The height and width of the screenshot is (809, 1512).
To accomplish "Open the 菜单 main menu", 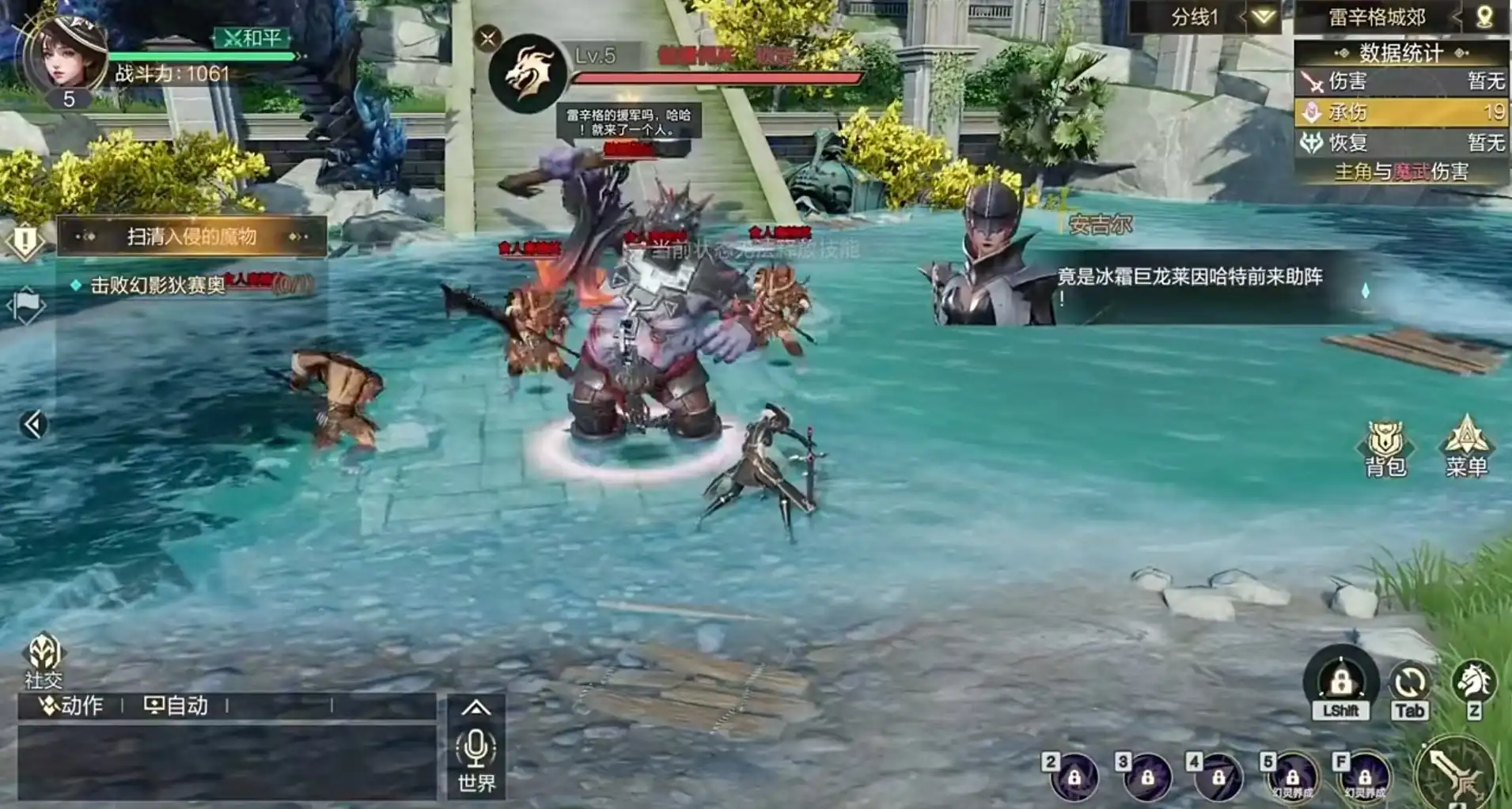I will click(1466, 446).
